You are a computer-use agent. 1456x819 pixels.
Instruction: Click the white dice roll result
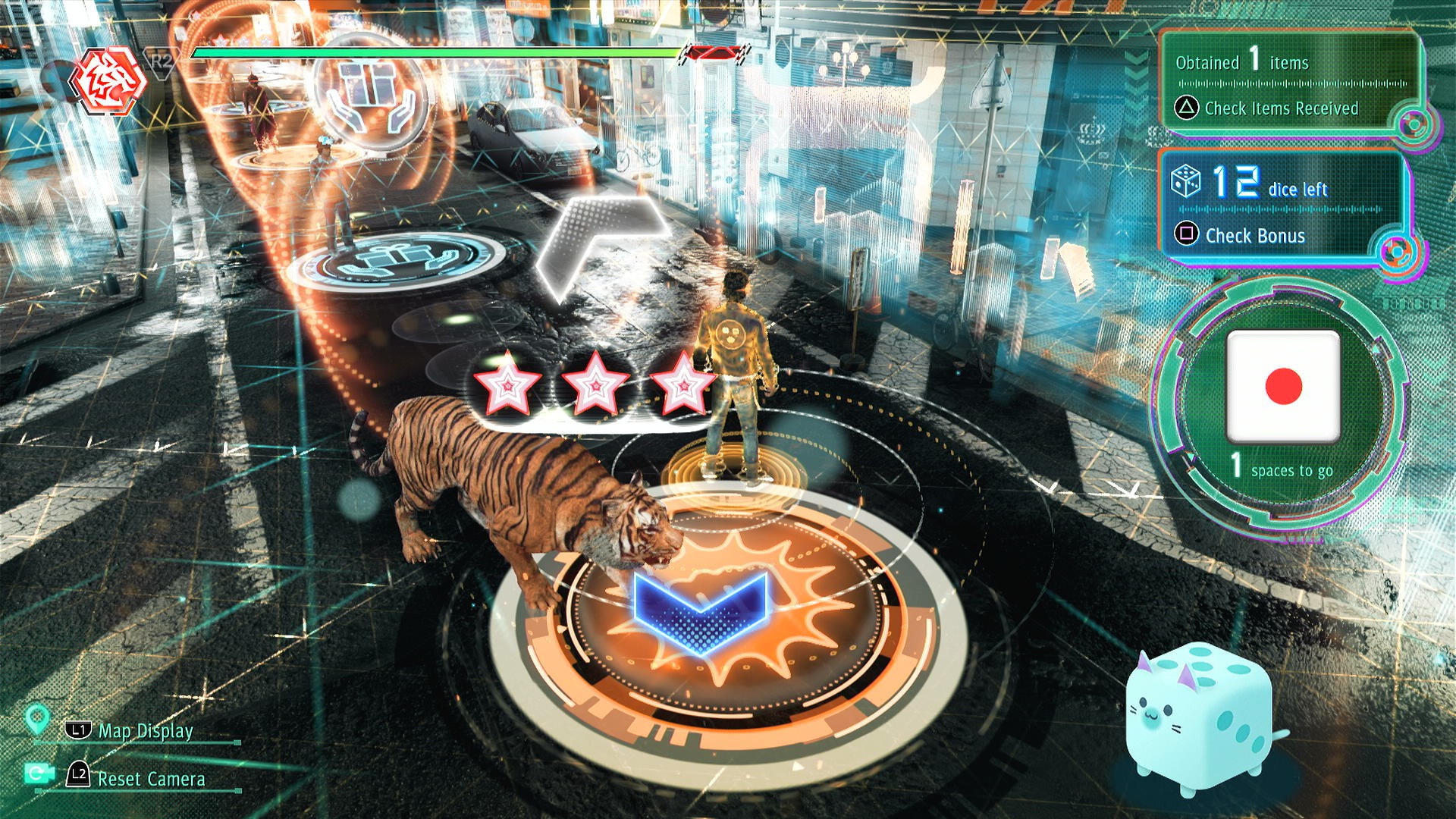pos(1283,387)
